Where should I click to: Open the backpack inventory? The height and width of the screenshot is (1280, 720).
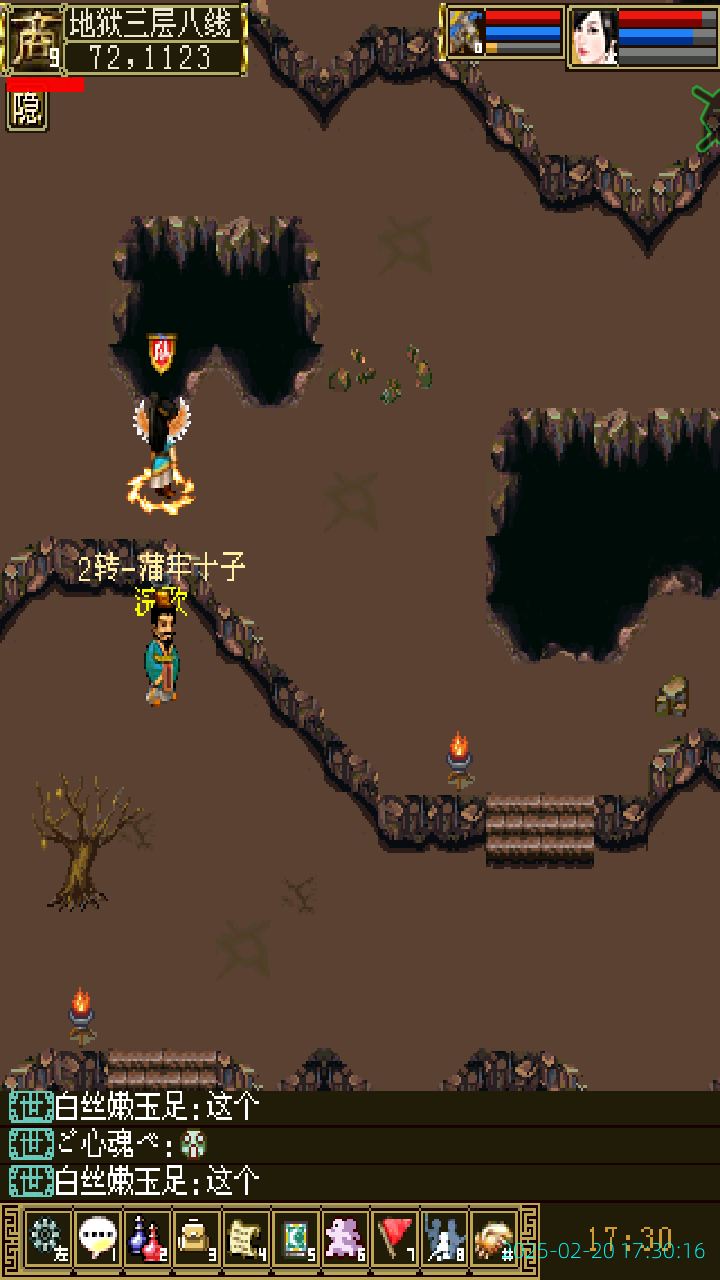(x=196, y=1240)
